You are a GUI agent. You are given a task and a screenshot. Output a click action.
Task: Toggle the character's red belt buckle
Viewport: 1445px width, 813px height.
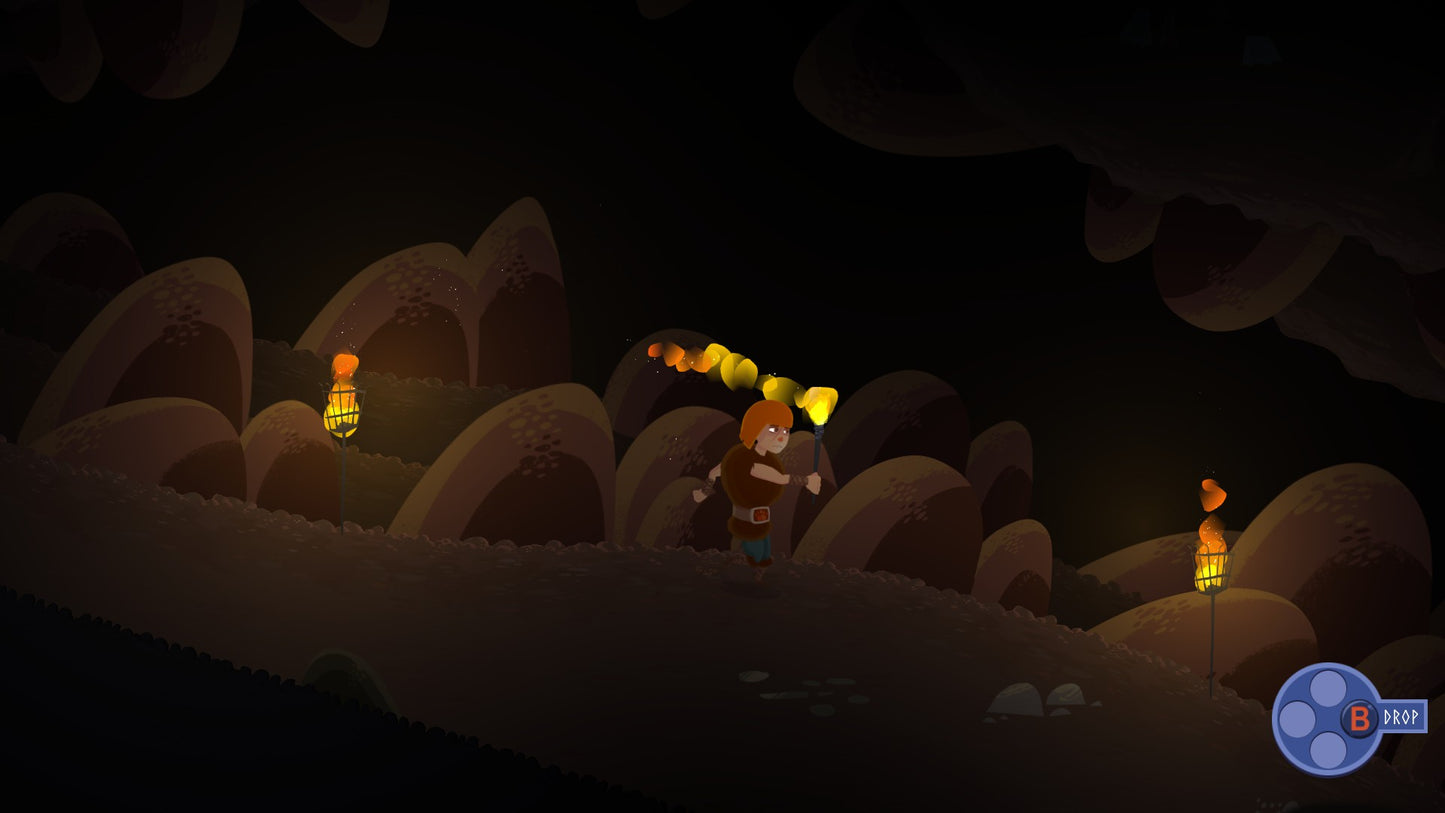tap(759, 515)
